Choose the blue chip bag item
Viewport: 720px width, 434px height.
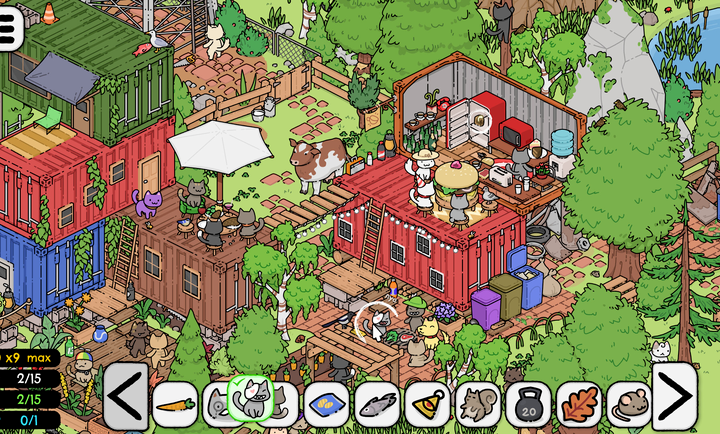(x=326, y=404)
